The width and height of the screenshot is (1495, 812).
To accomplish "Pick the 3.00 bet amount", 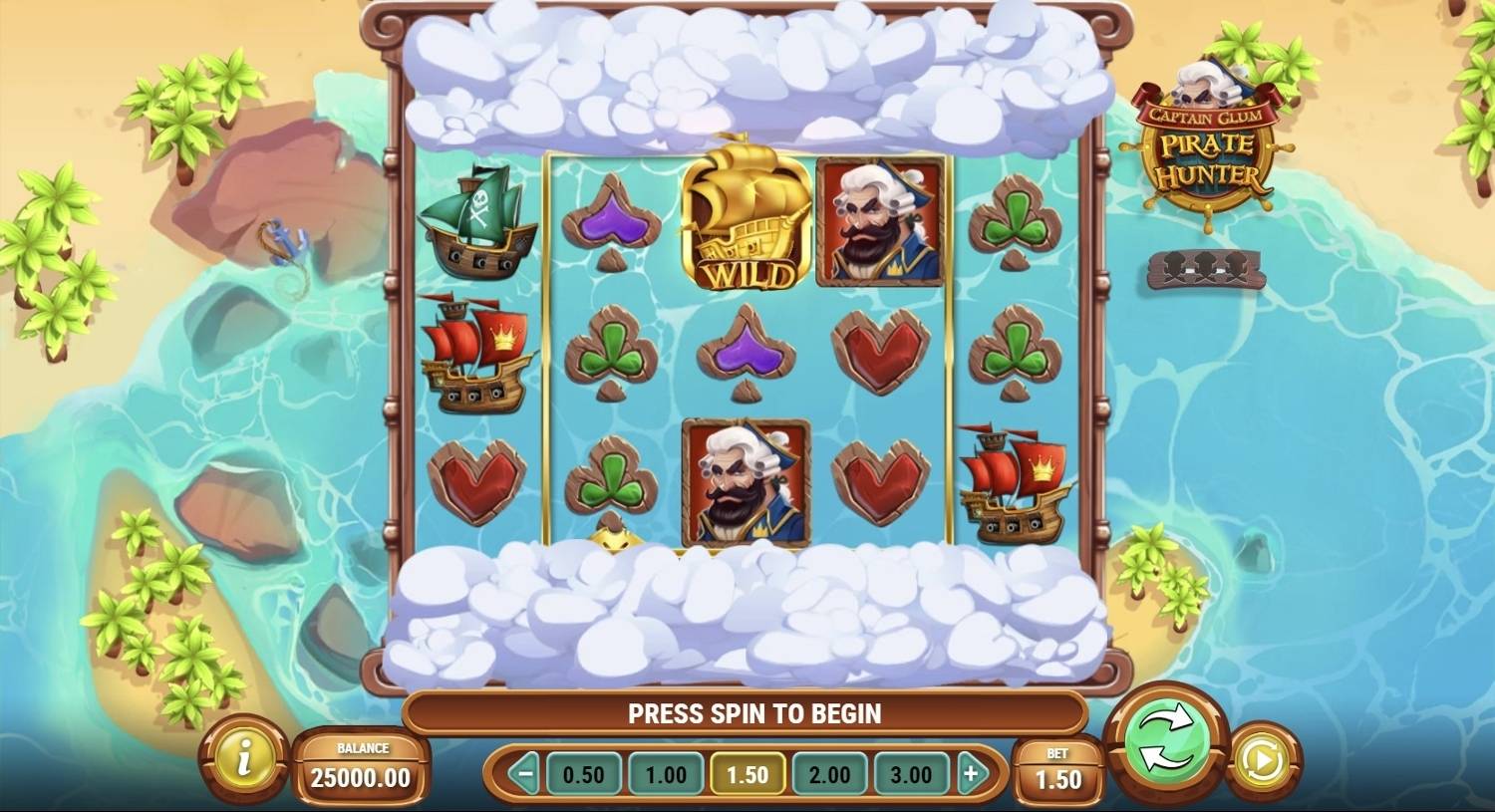I will coord(911,774).
